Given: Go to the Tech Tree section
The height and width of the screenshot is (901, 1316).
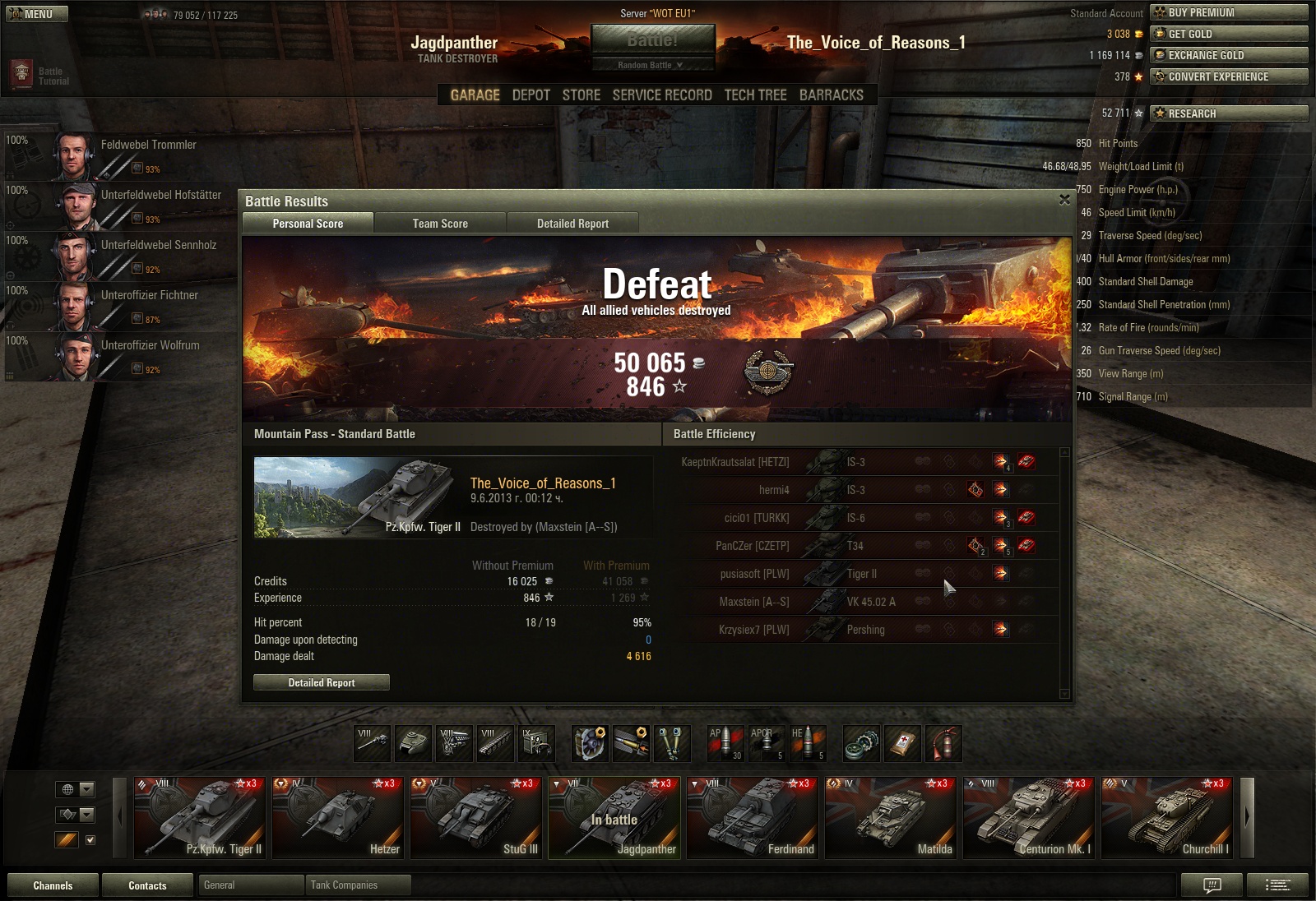Looking at the screenshot, I should click(755, 95).
